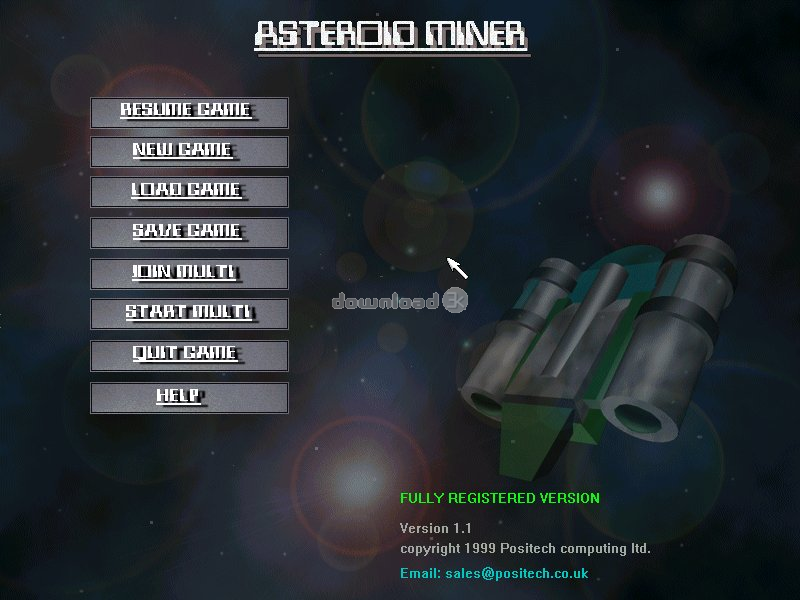Open the Help screen
The height and width of the screenshot is (600, 800).
coord(189,397)
